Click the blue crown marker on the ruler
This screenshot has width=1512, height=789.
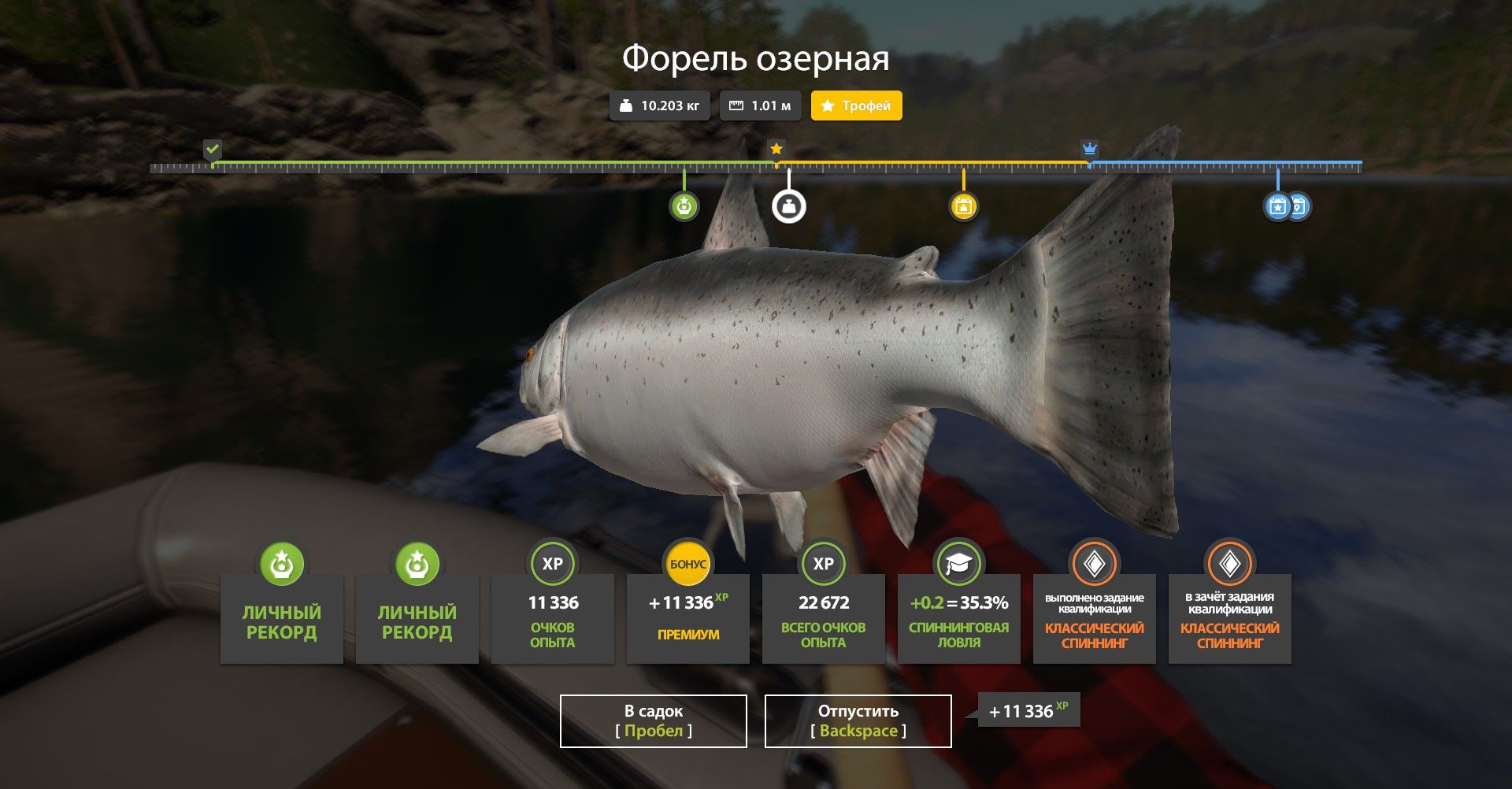[x=1089, y=147]
